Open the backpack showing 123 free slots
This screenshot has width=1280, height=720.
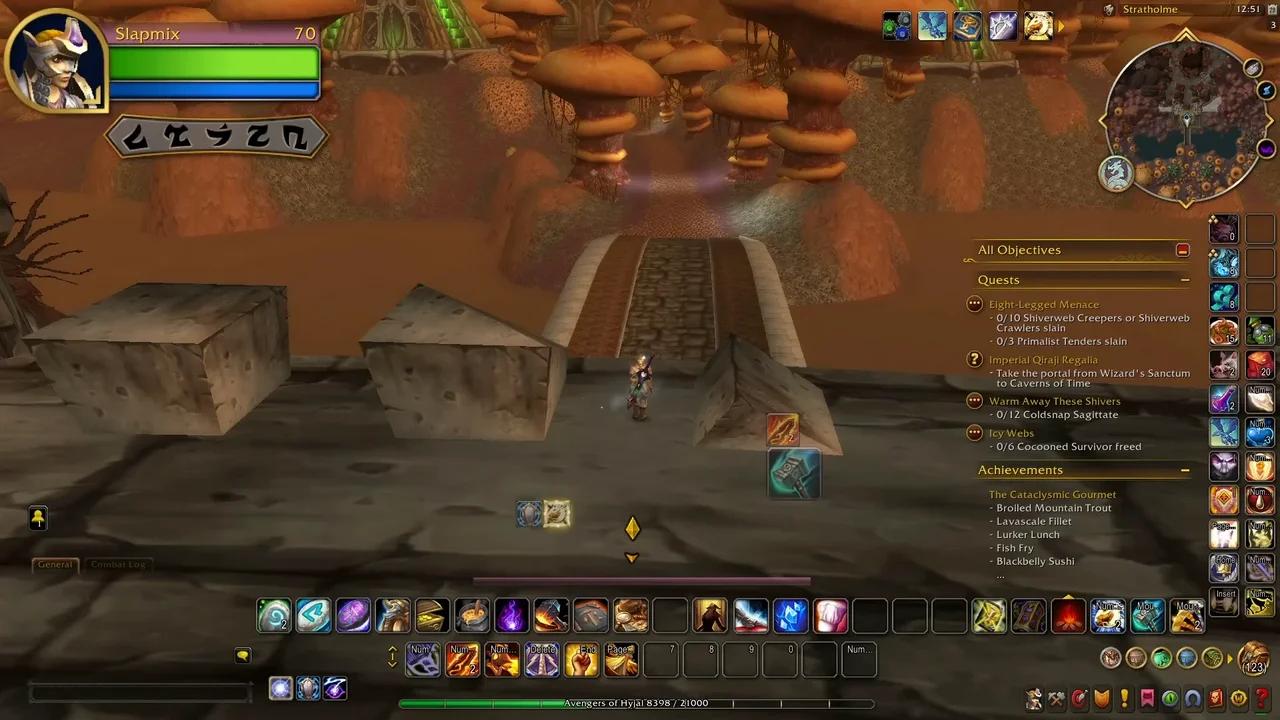pyautogui.click(x=1253, y=657)
